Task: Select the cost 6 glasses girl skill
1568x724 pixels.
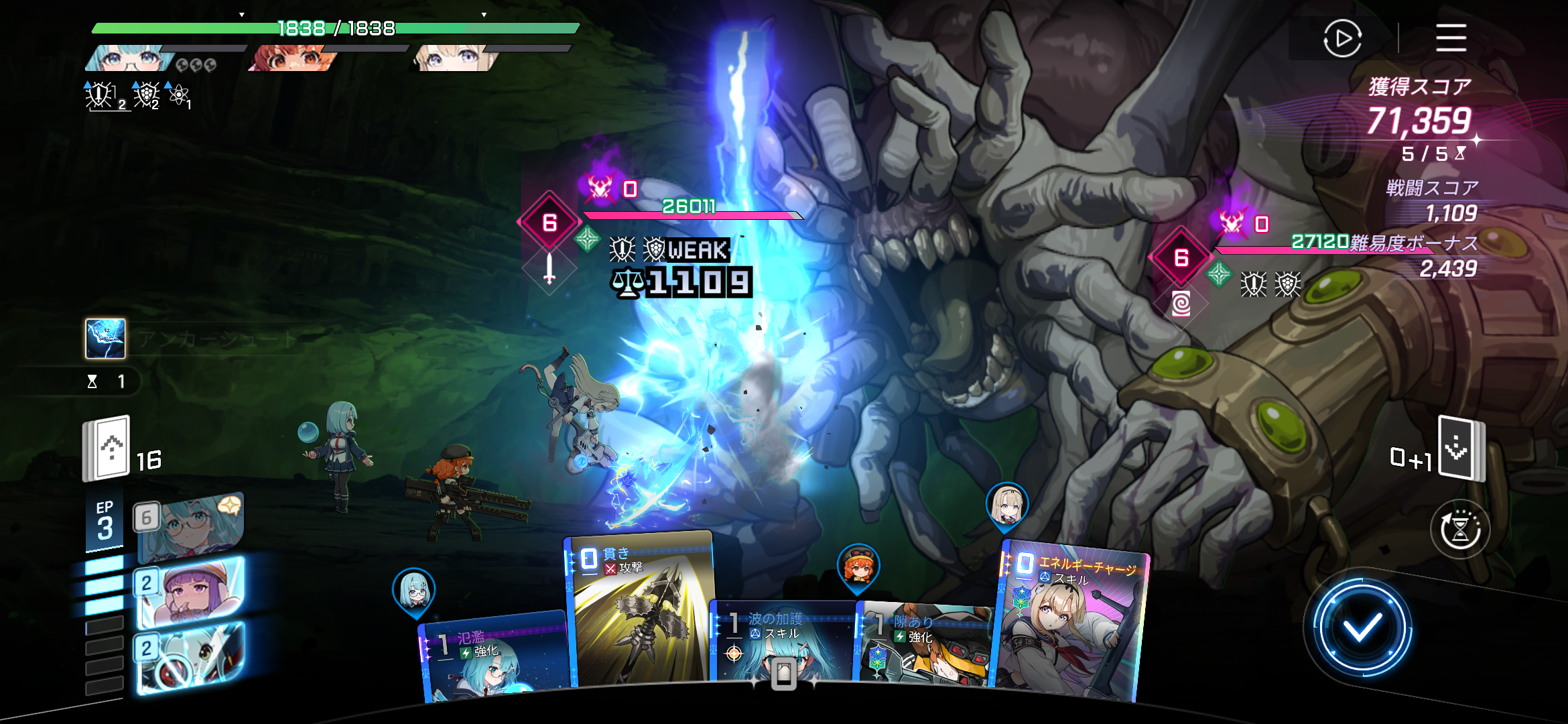Action: [190, 526]
